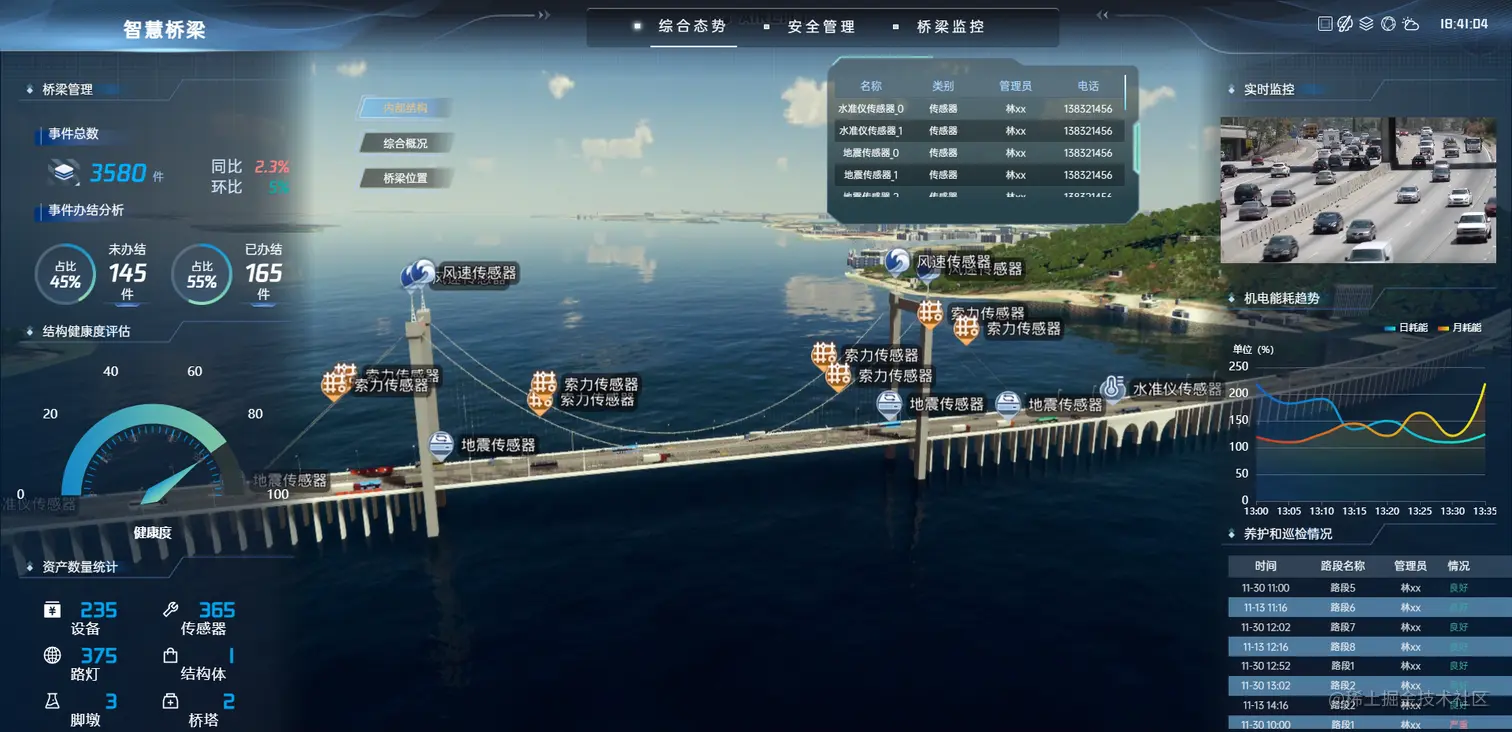
Task: Click the square frame icon in top bar
Action: pyautogui.click(x=1325, y=24)
